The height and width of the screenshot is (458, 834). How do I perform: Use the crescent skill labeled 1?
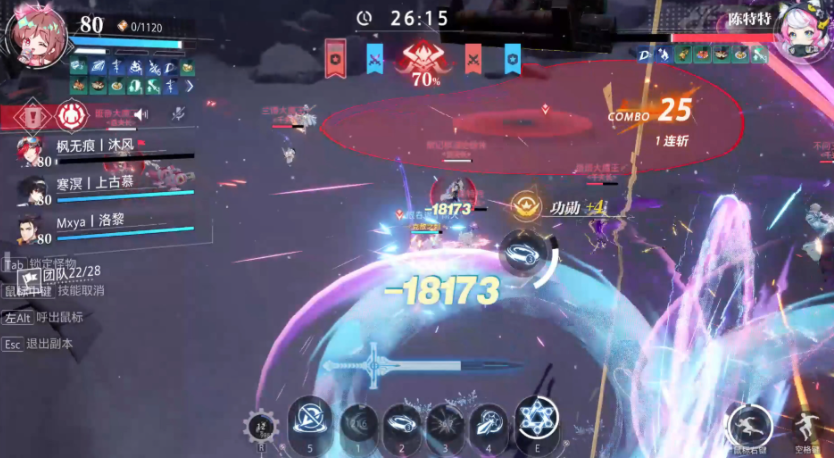[x=359, y=424]
